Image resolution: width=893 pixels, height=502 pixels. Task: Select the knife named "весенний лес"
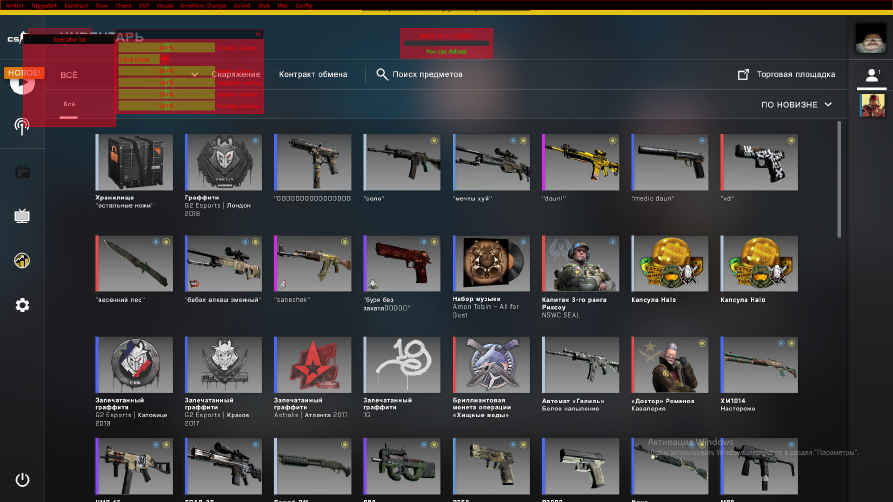(139, 263)
